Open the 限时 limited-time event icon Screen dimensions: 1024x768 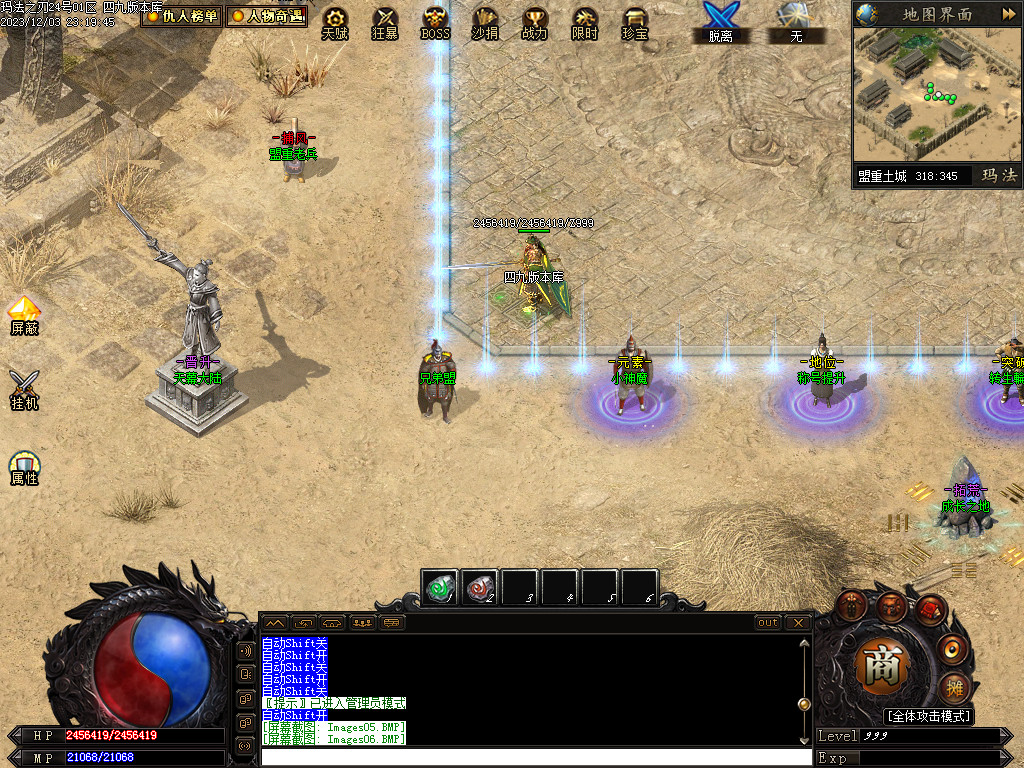(x=585, y=22)
